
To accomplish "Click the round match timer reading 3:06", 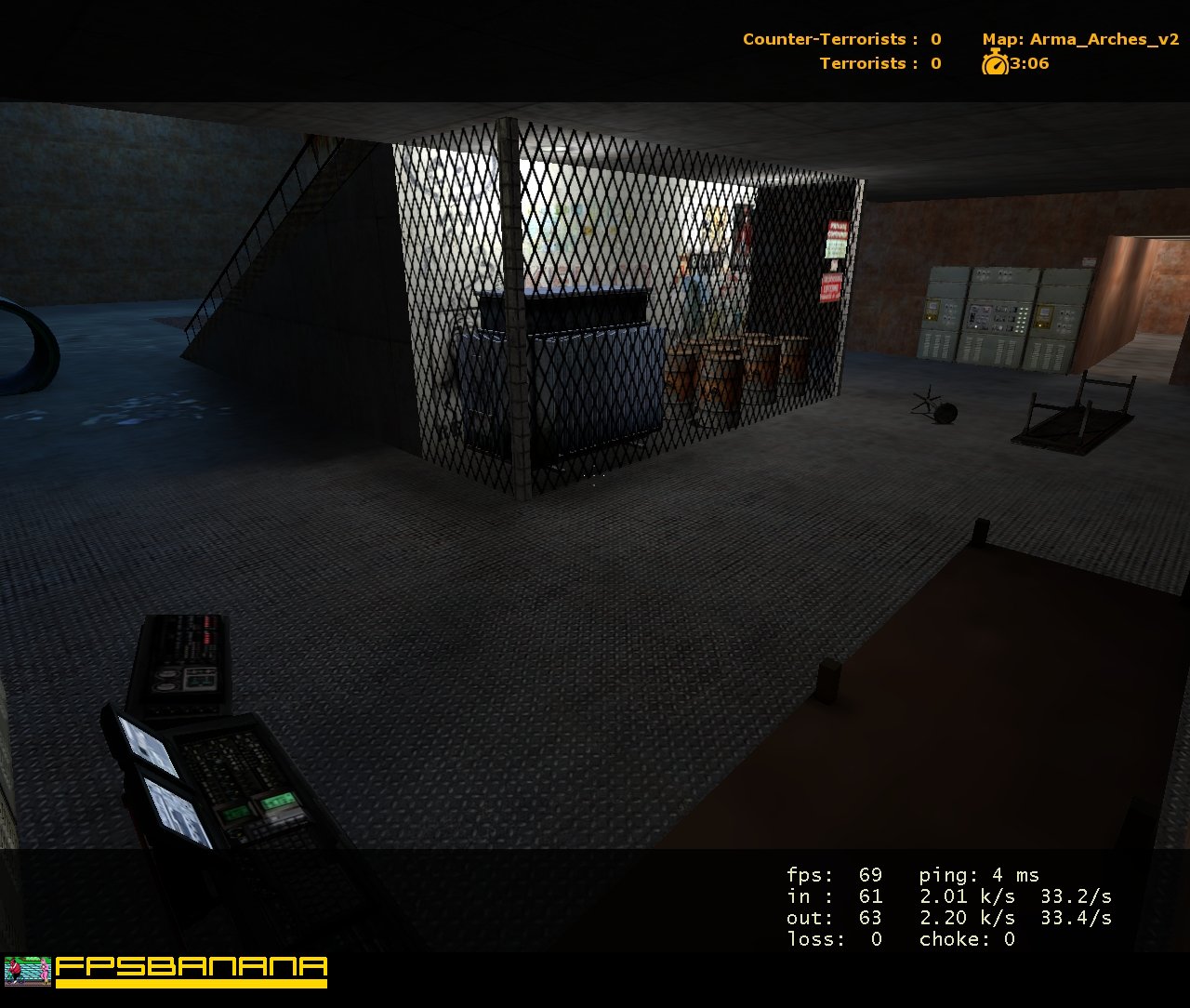I will (1027, 63).
